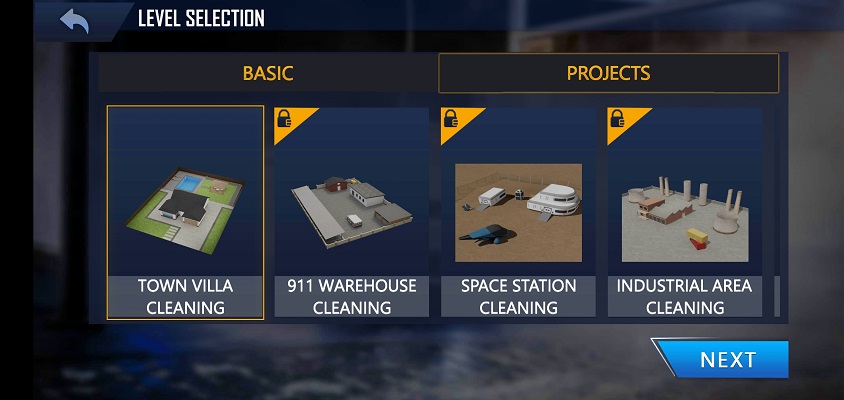Open the Projects tab

[608, 73]
